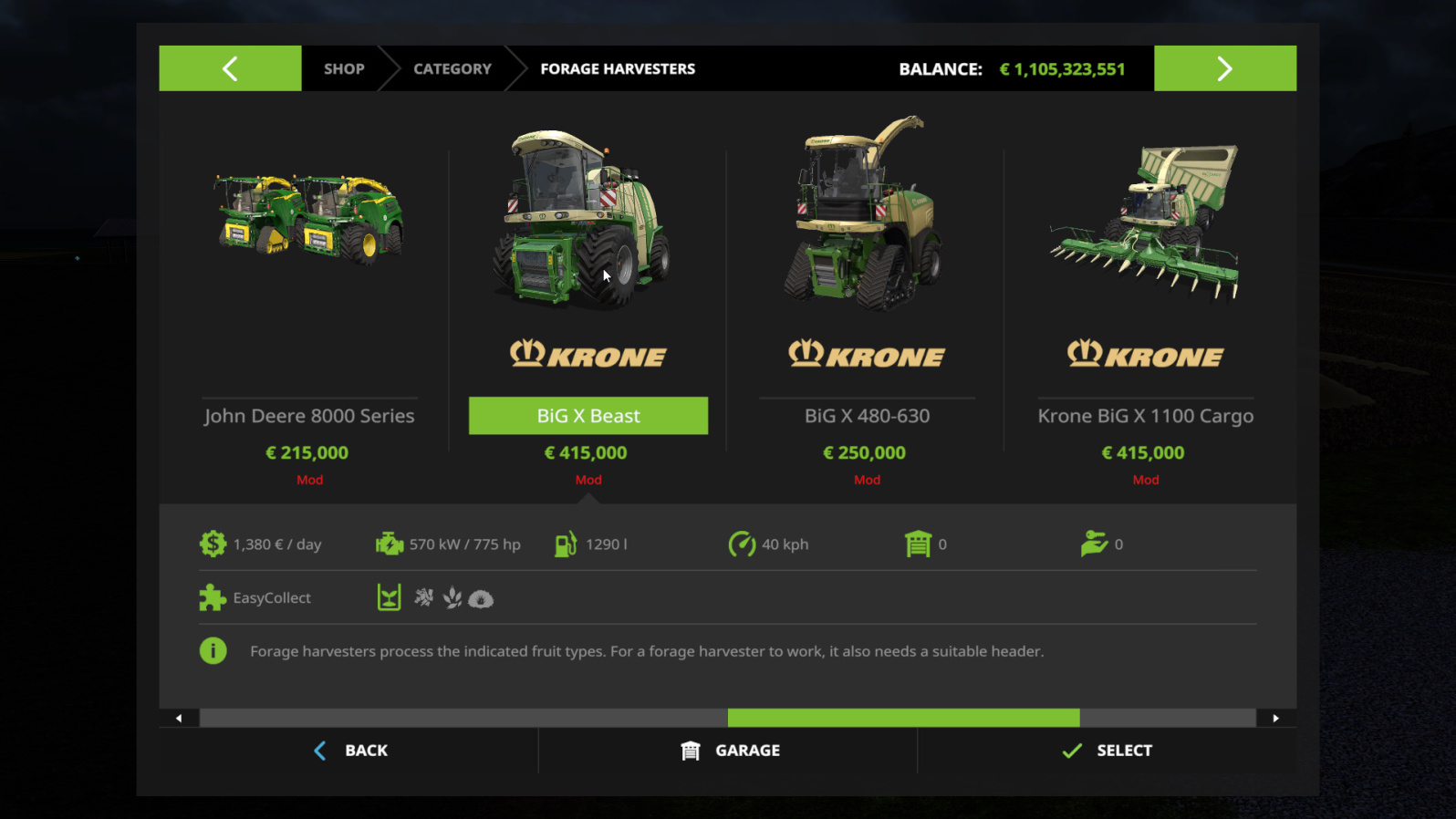This screenshot has width=1456, height=819.
Task: Click the Garage shopping icon at bottom
Action: click(692, 750)
